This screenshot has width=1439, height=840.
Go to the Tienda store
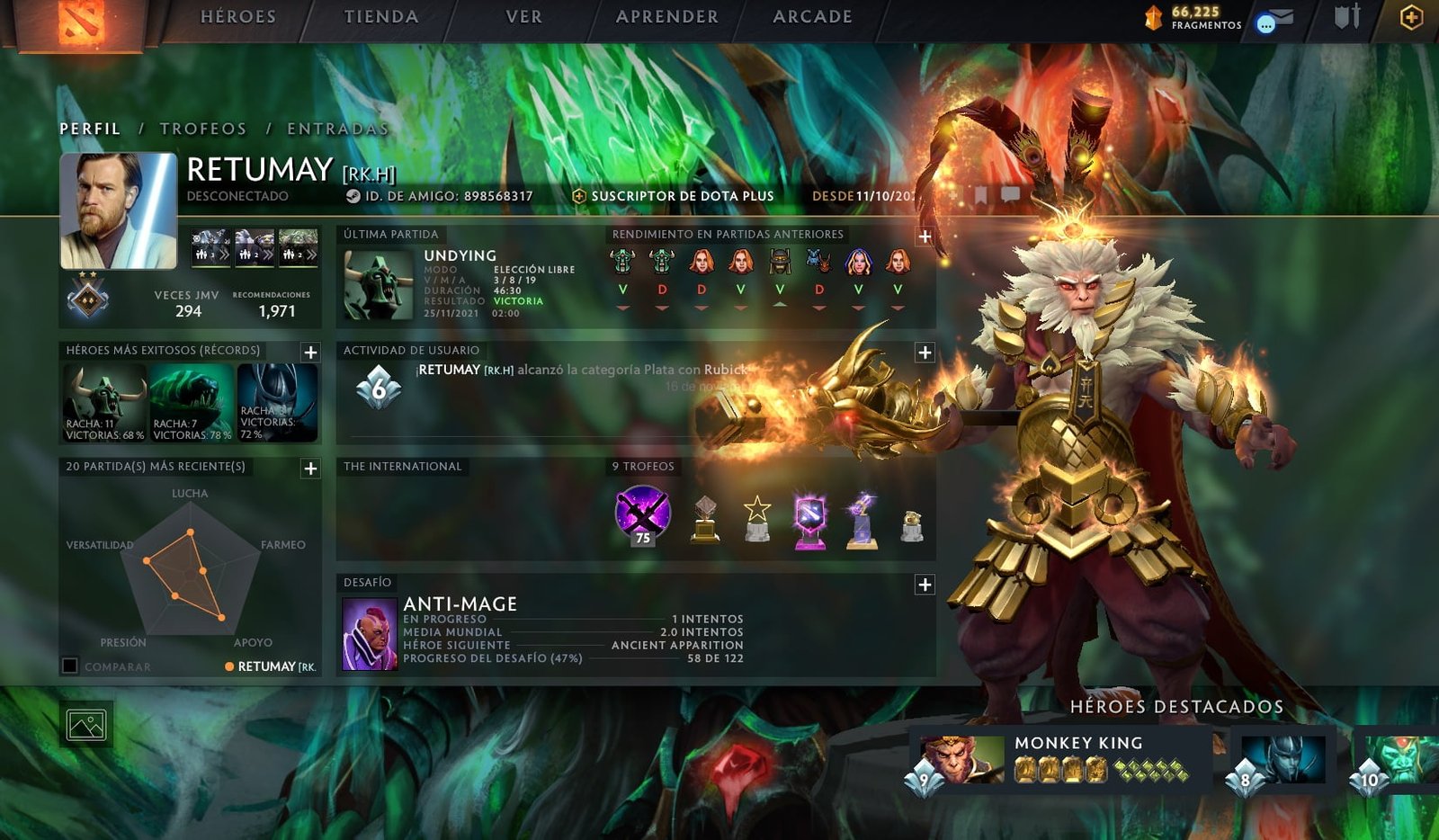click(x=381, y=17)
